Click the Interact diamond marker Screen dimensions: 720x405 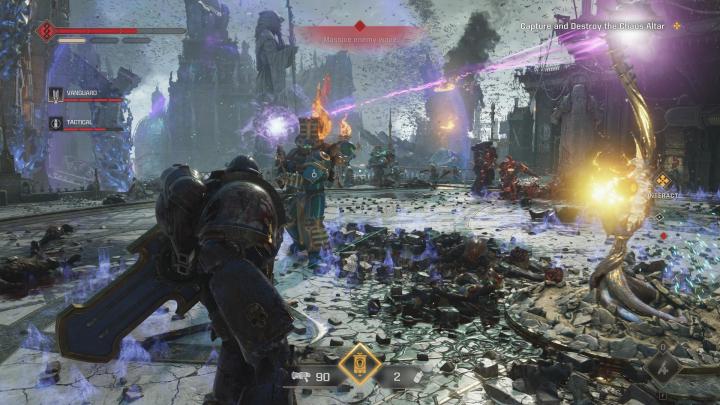tap(662, 181)
